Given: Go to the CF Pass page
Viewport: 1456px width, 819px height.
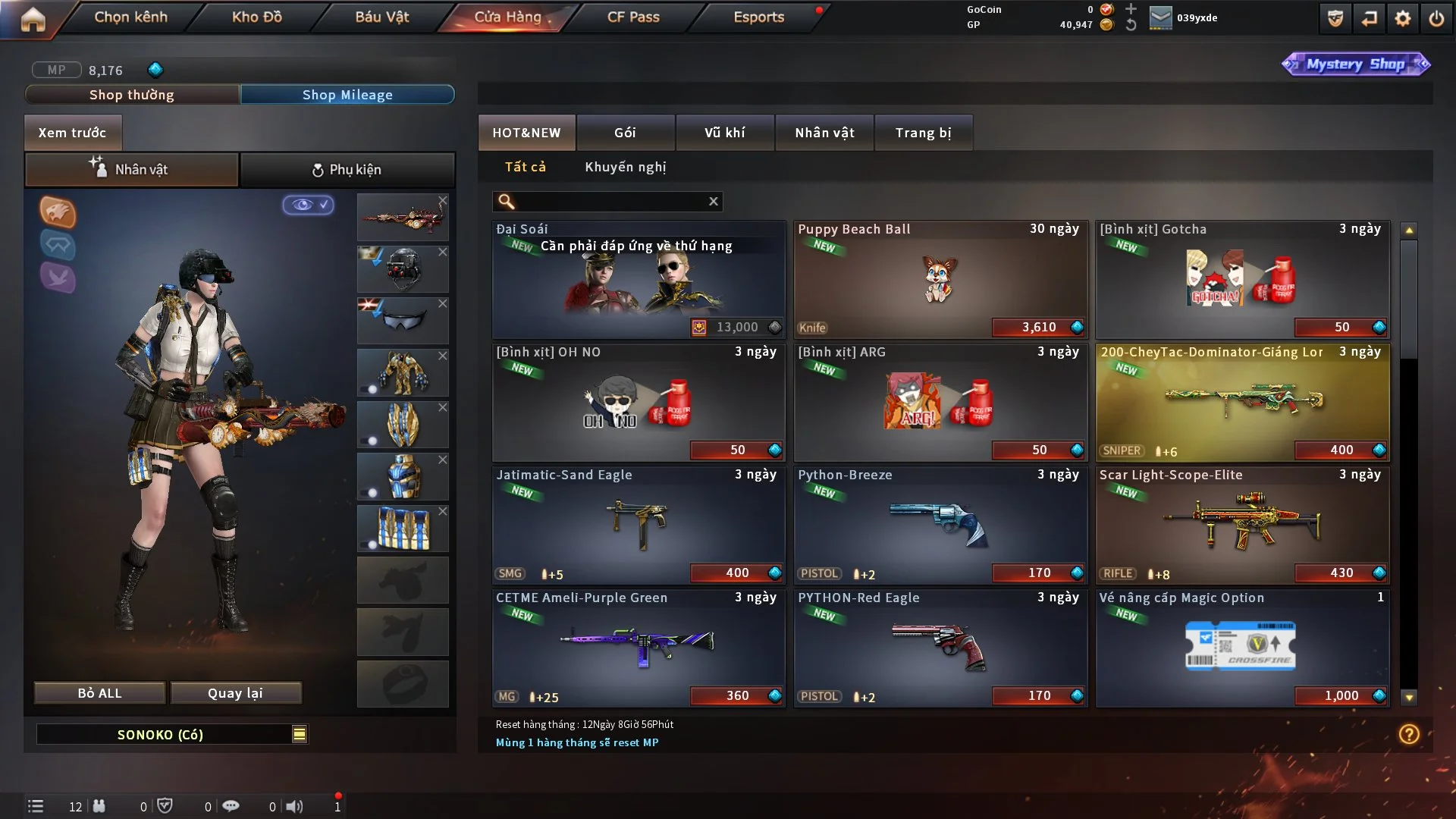Looking at the screenshot, I should (633, 17).
